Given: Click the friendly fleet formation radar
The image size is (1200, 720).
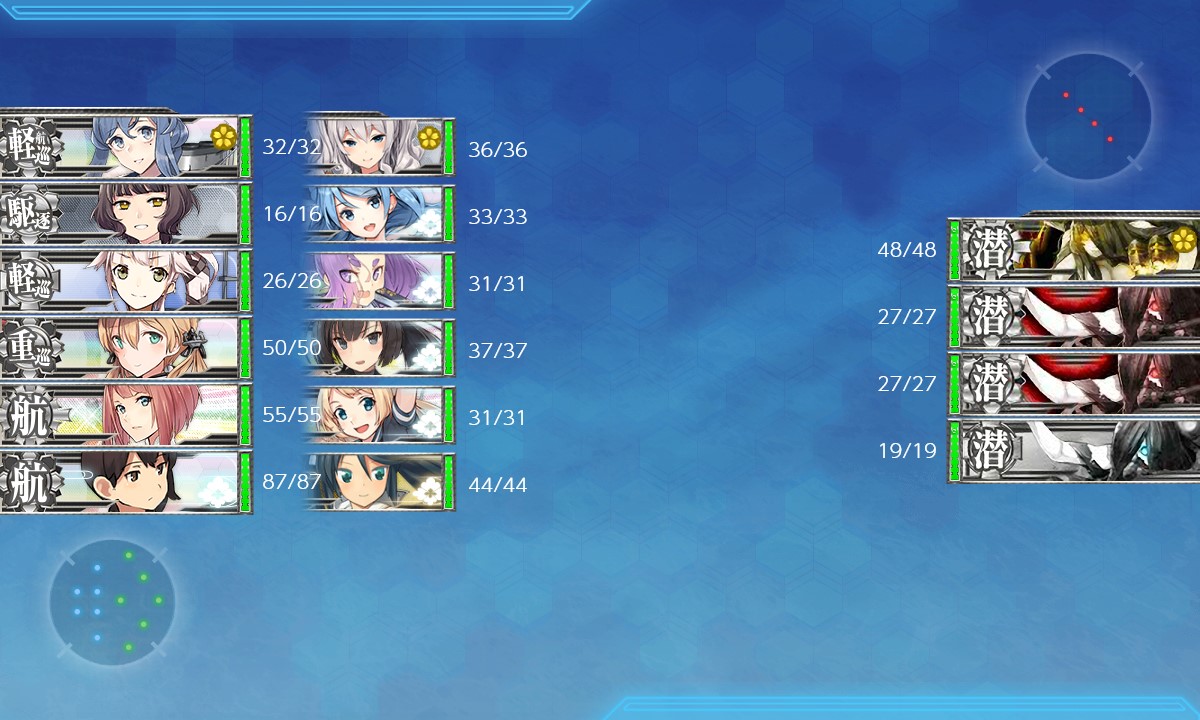Looking at the screenshot, I should [112, 602].
